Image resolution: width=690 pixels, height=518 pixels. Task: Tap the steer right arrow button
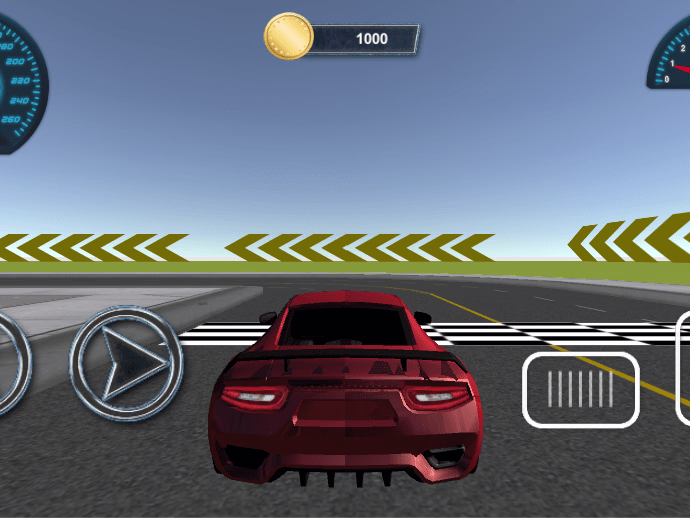point(125,361)
